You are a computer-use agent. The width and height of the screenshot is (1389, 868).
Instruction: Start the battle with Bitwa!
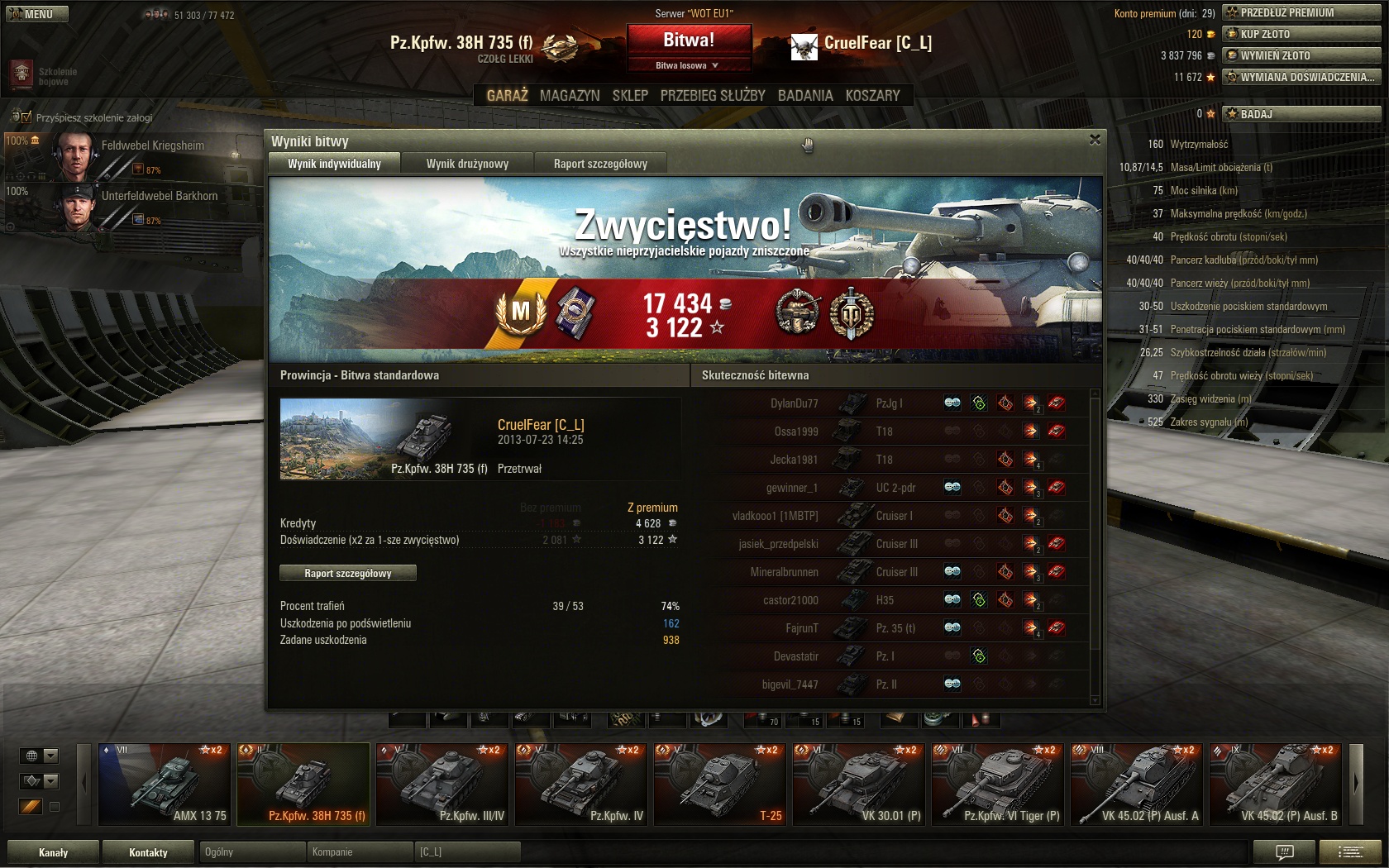(x=689, y=41)
